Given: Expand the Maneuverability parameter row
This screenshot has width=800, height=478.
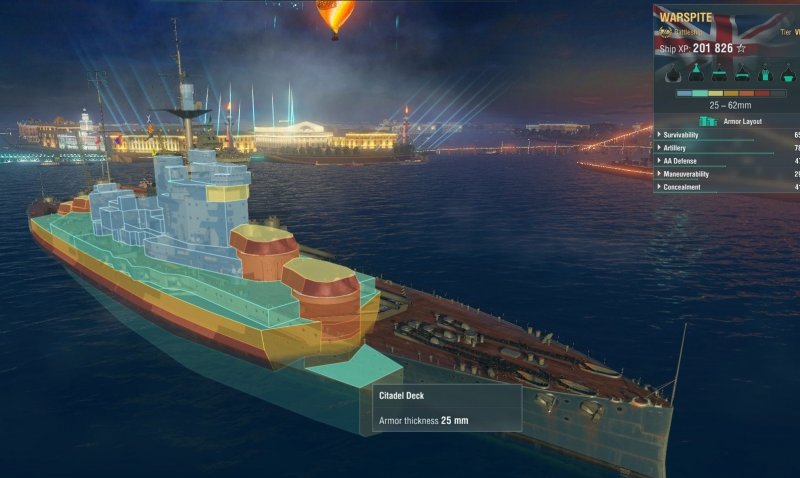Looking at the screenshot, I should (690, 173).
